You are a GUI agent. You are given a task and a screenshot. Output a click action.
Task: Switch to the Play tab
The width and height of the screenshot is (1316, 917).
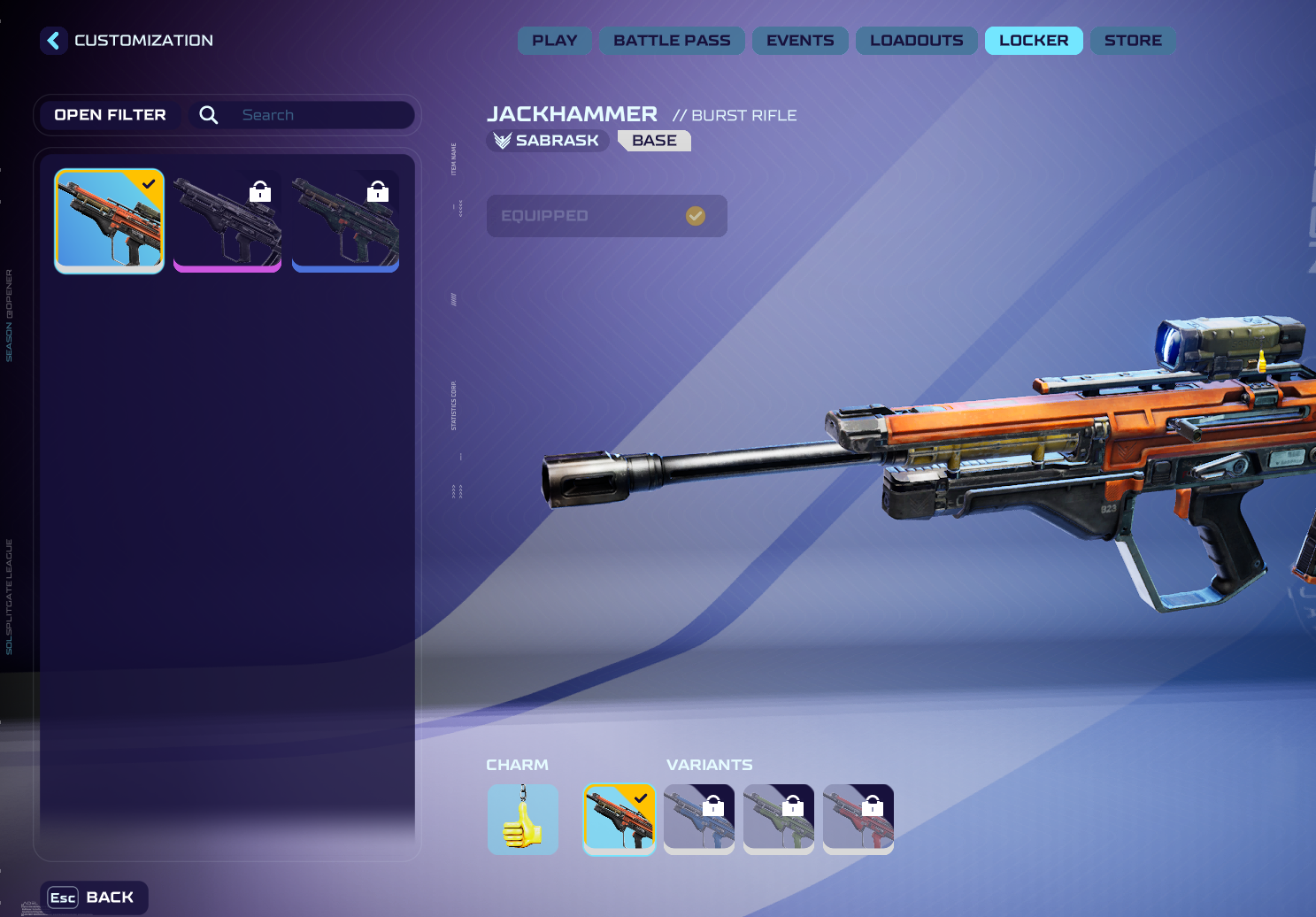click(554, 41)
